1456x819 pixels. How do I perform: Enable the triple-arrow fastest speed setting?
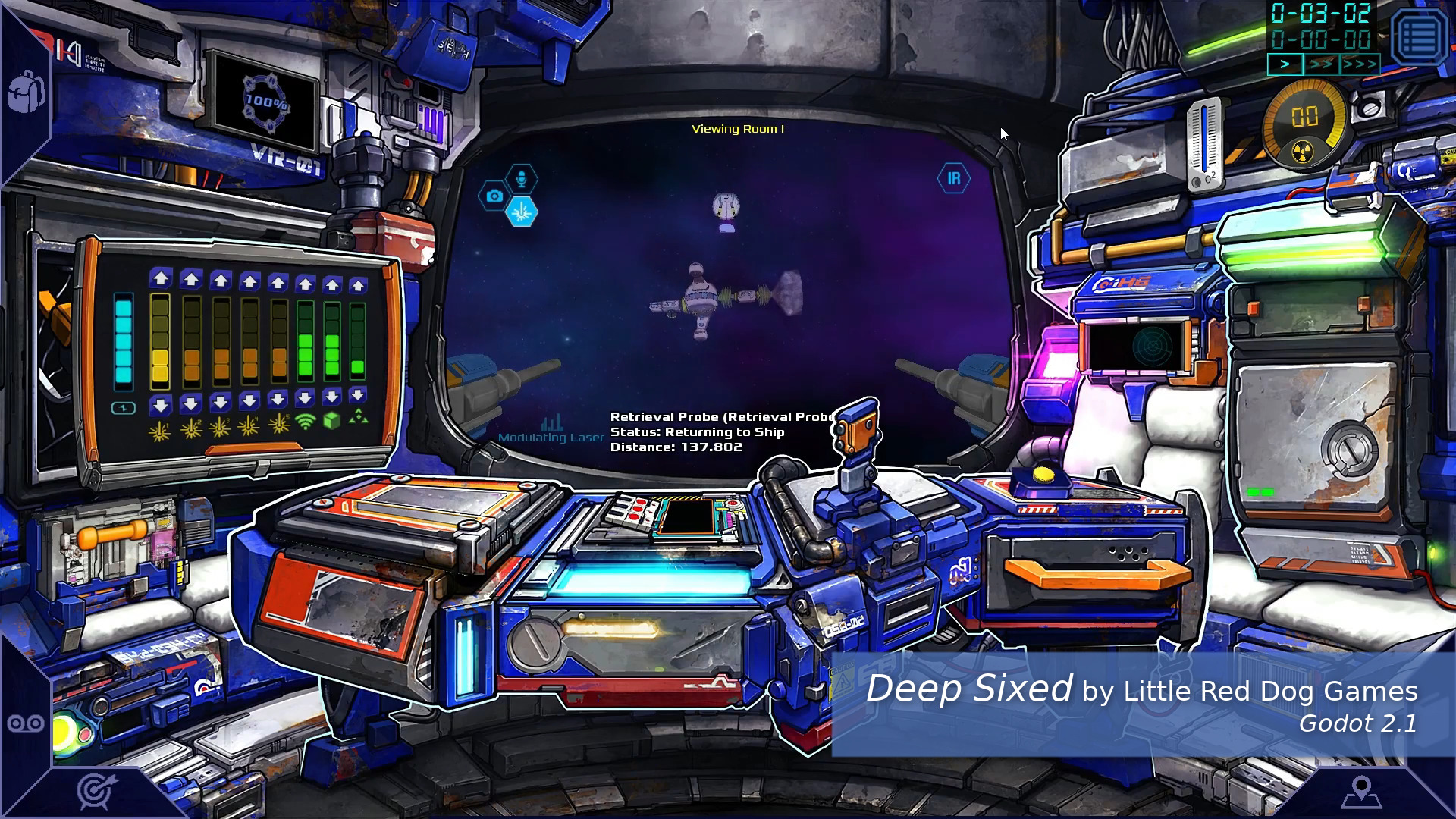tap(1358, 65)
